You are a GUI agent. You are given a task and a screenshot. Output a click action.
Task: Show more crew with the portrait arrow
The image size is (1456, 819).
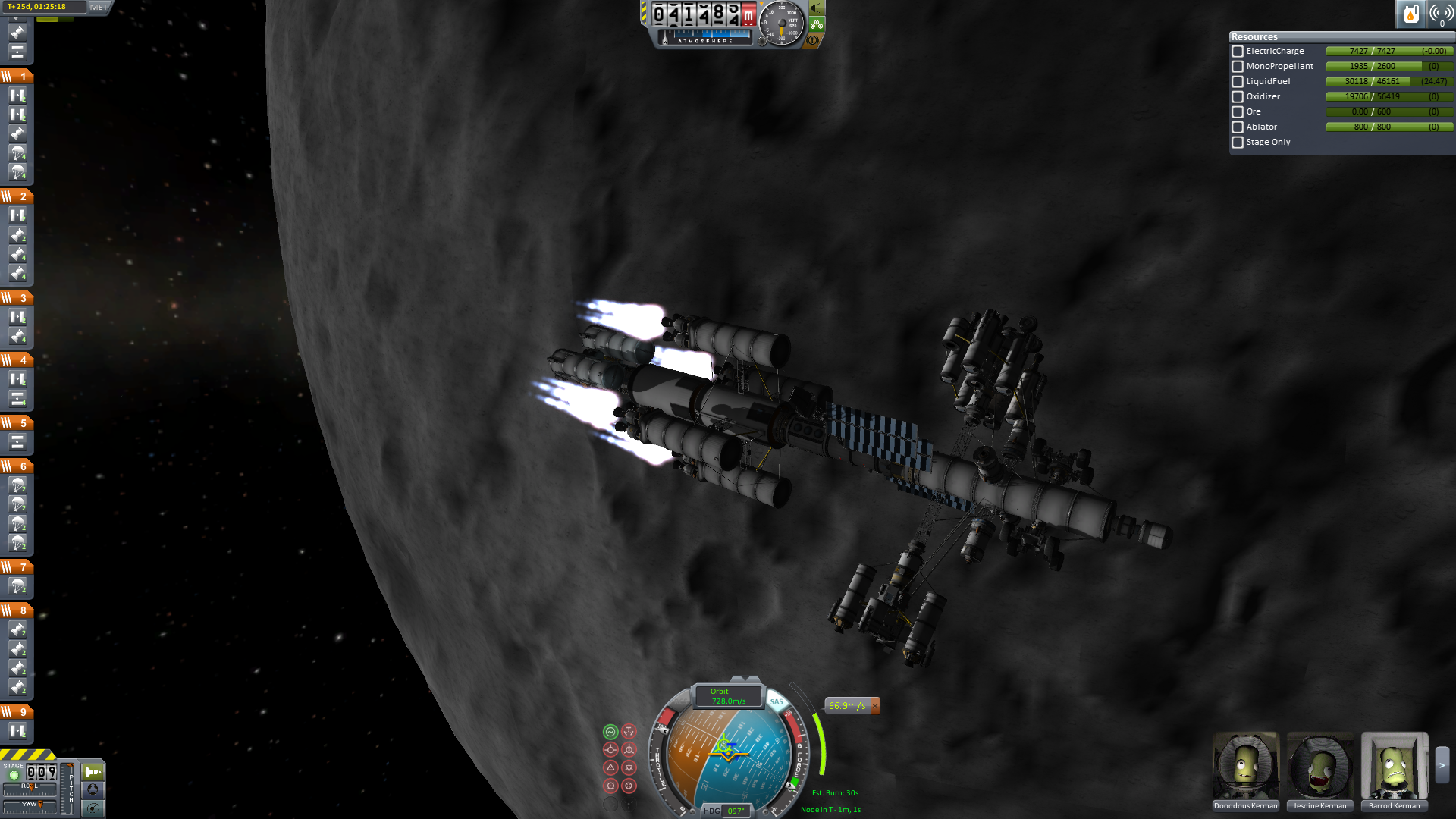1442,766
